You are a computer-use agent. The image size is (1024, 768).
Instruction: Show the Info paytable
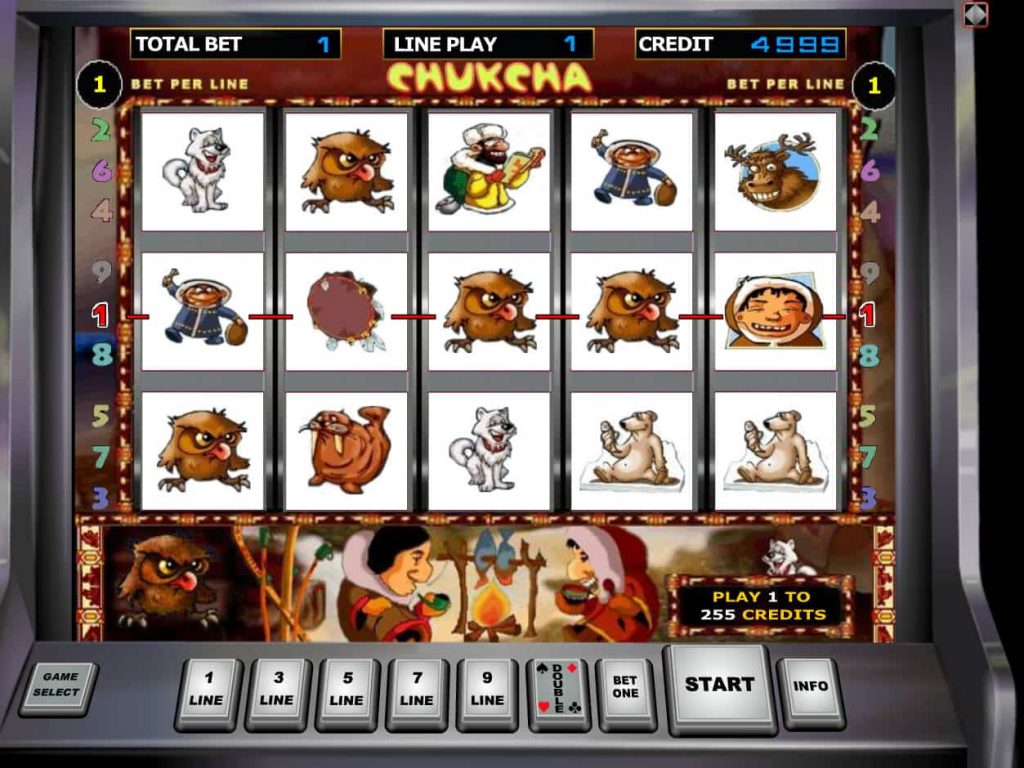[x=810, y=689]
